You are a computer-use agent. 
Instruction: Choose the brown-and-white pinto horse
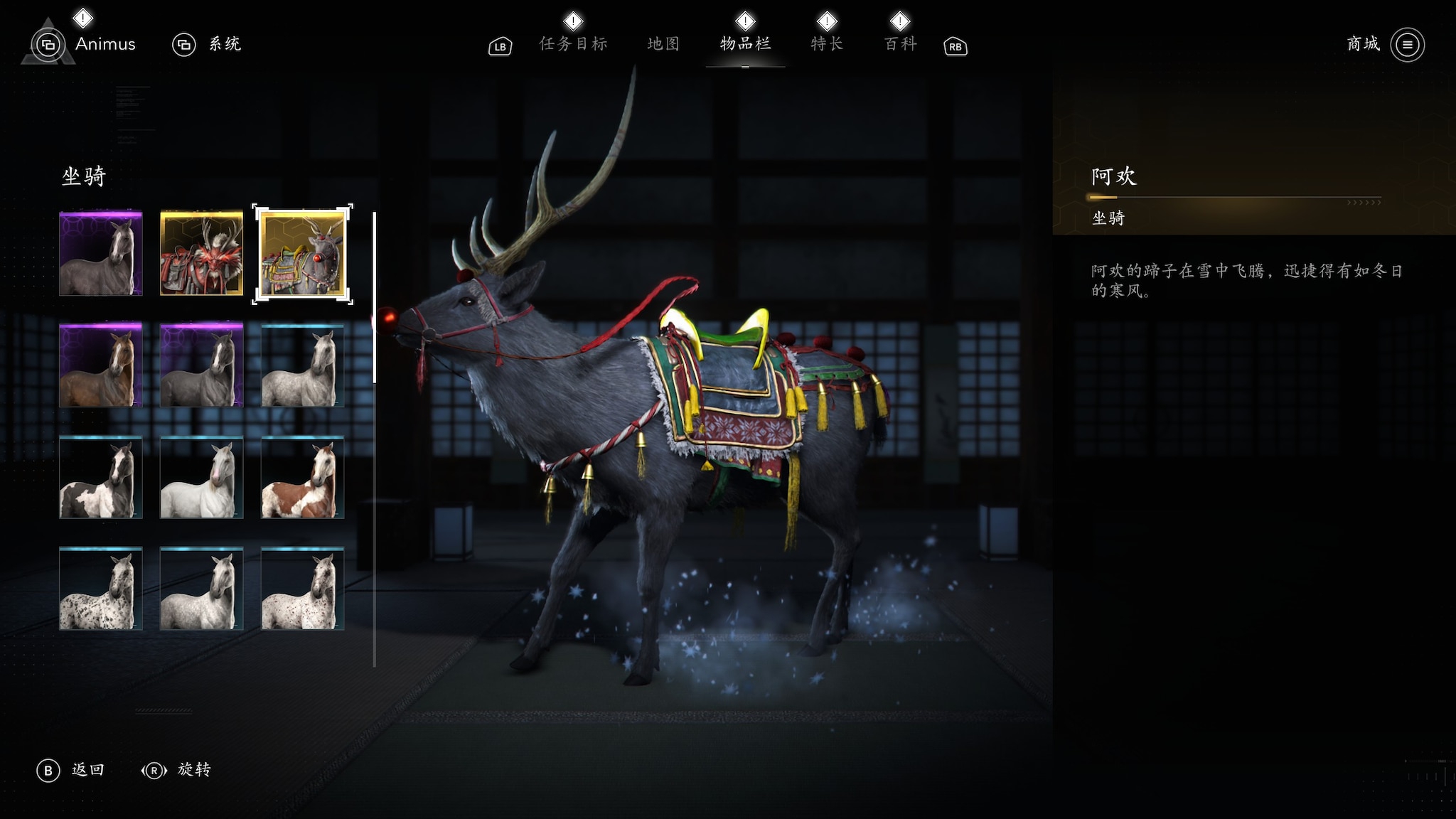[x=303, y=477]
